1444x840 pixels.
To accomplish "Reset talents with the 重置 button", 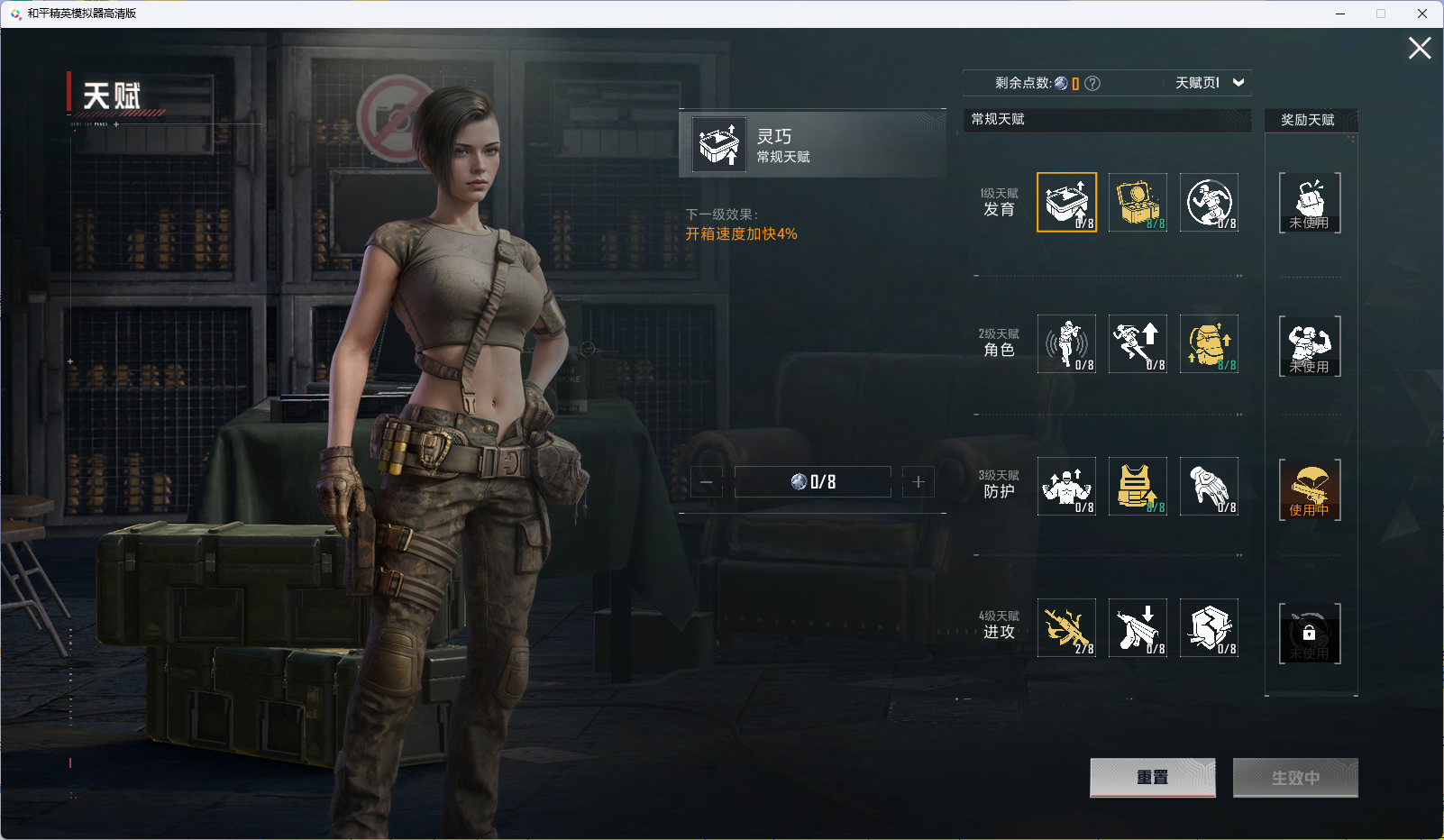I will click(x=1152, y=777).
